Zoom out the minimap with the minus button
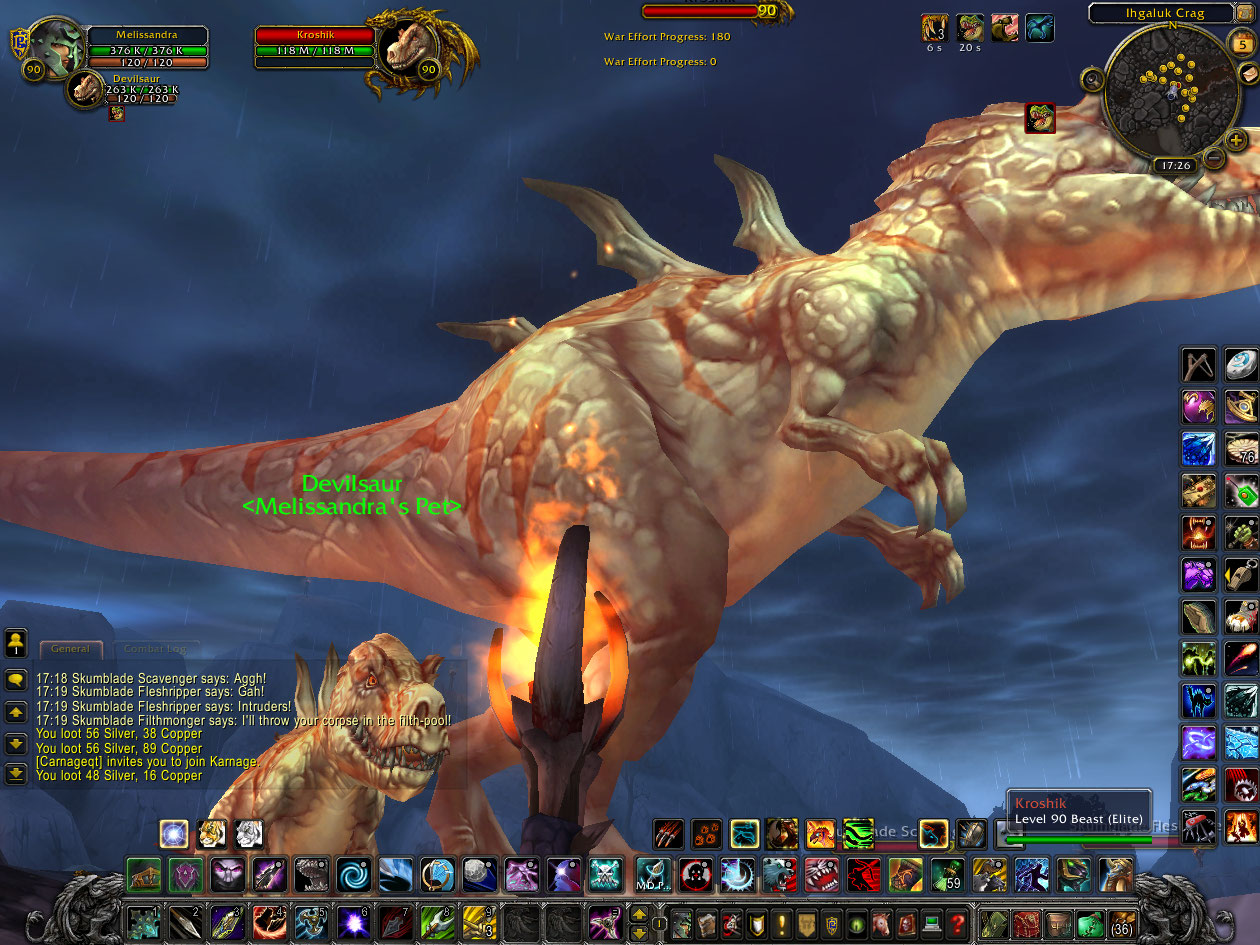The height and width of the screenshot is (945, 1260). [x=1213, y=158]
